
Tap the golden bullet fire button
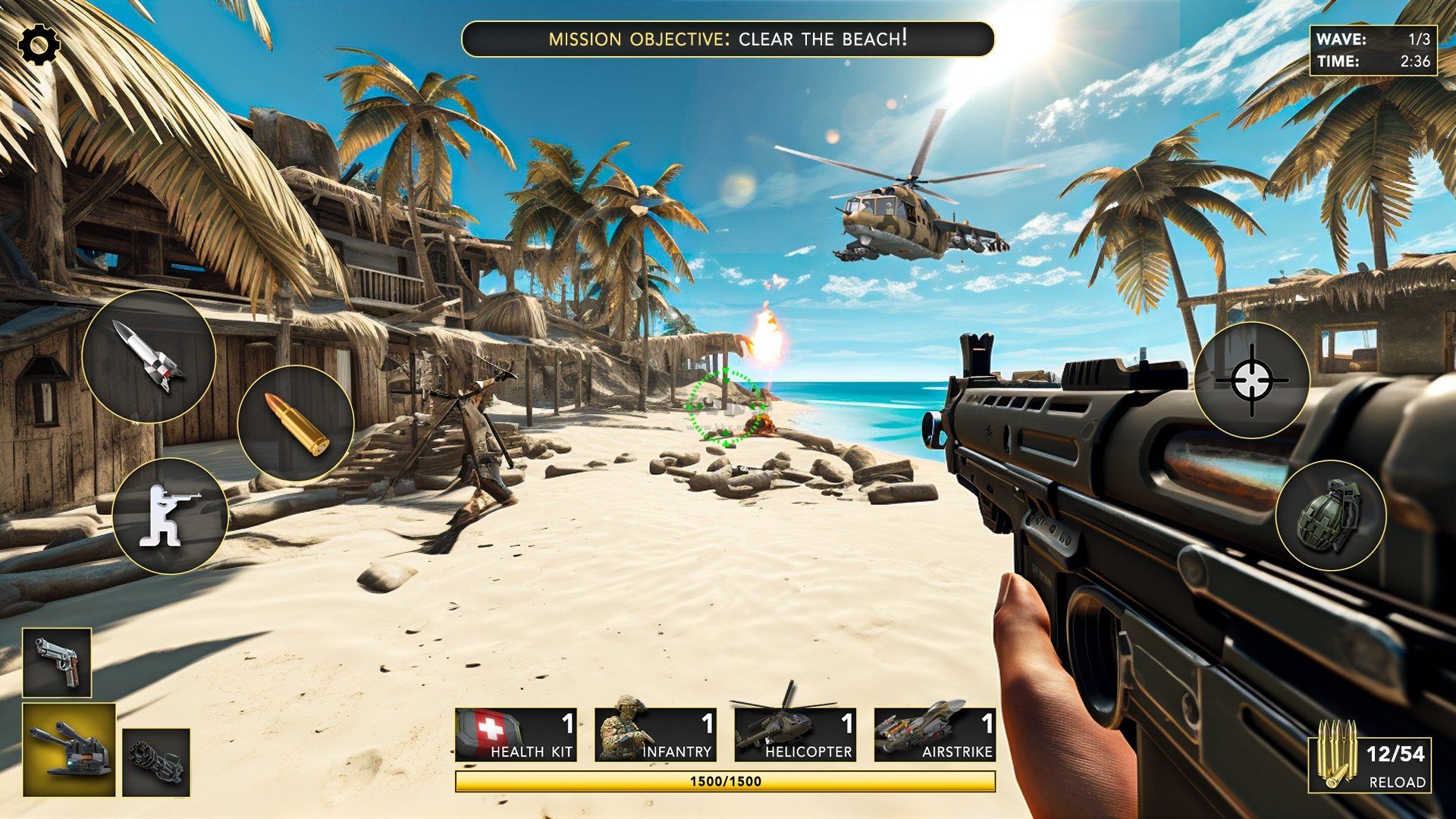point(296,423)
